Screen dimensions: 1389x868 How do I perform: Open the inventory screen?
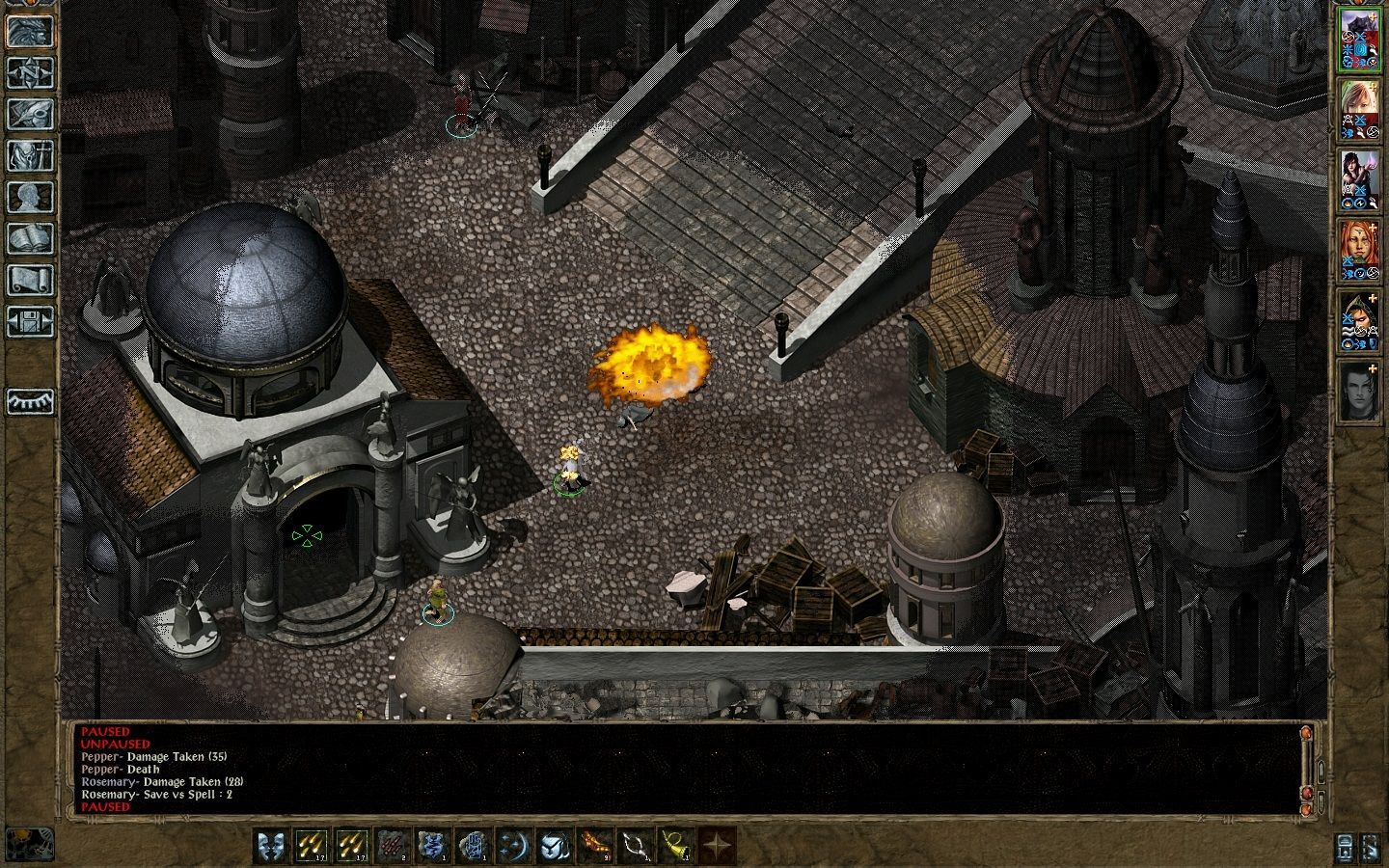click(x=31, y=152)
